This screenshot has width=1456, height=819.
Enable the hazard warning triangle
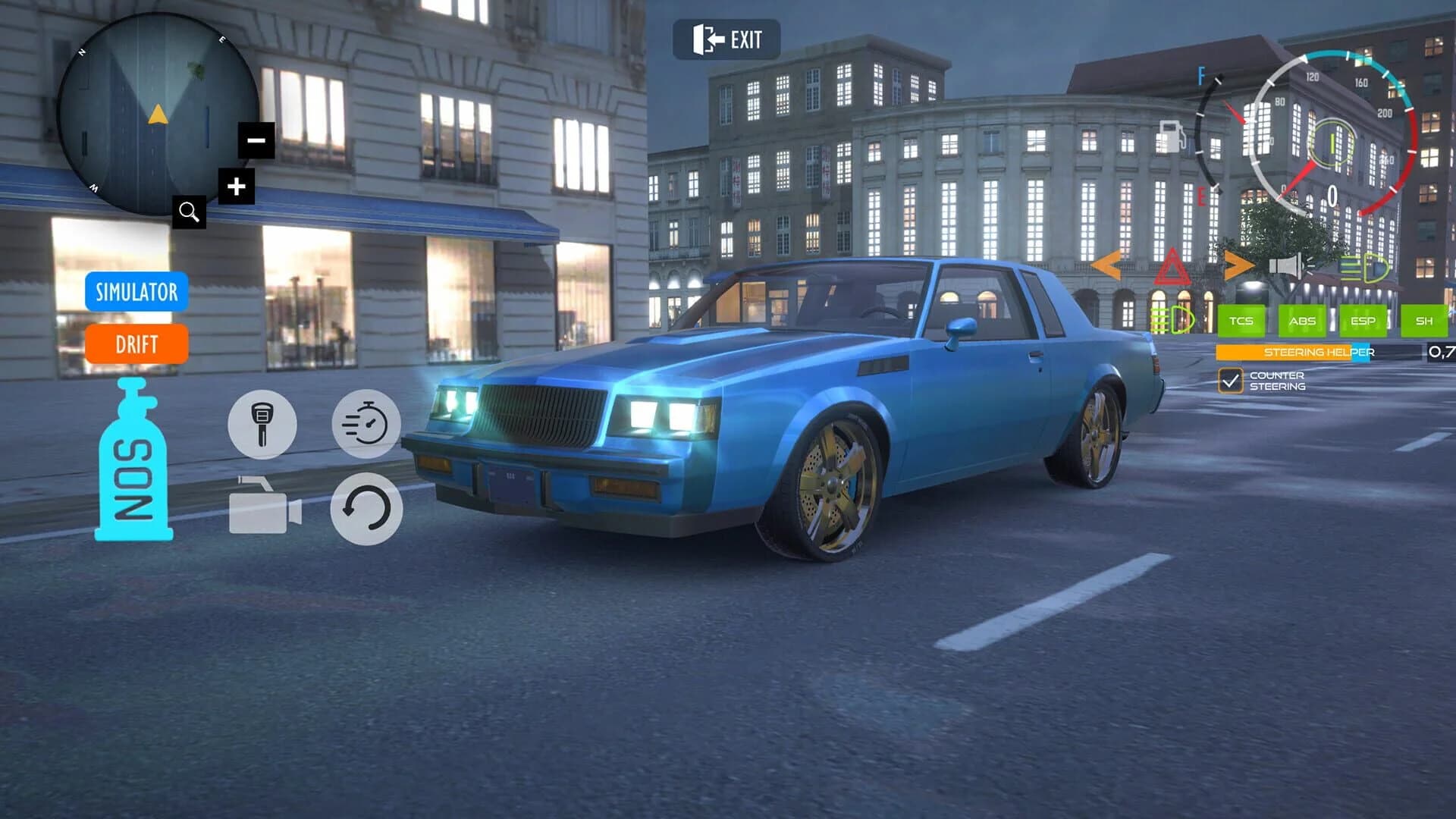tap(1172, 267)
